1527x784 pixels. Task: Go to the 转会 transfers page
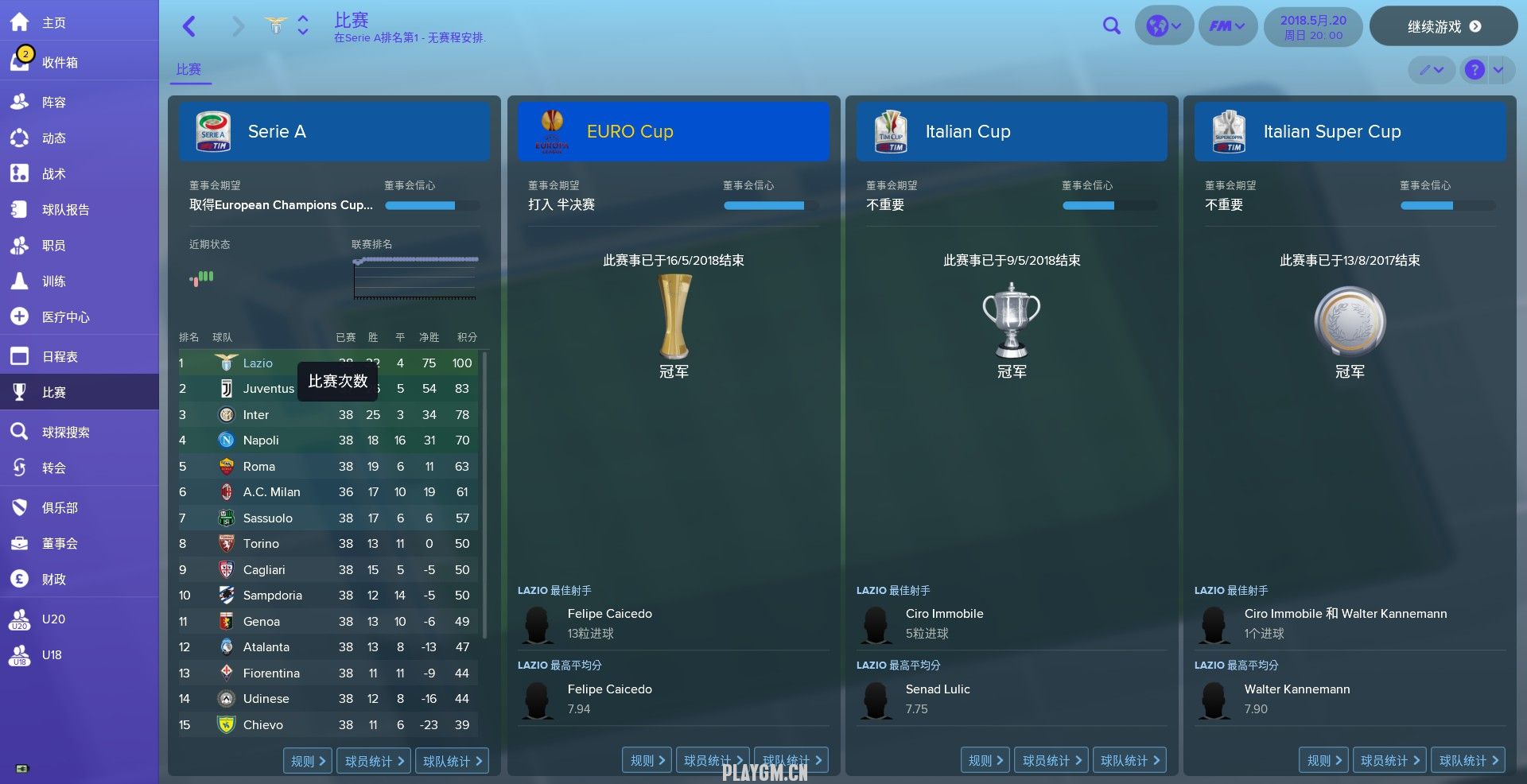tap(53, 468)
